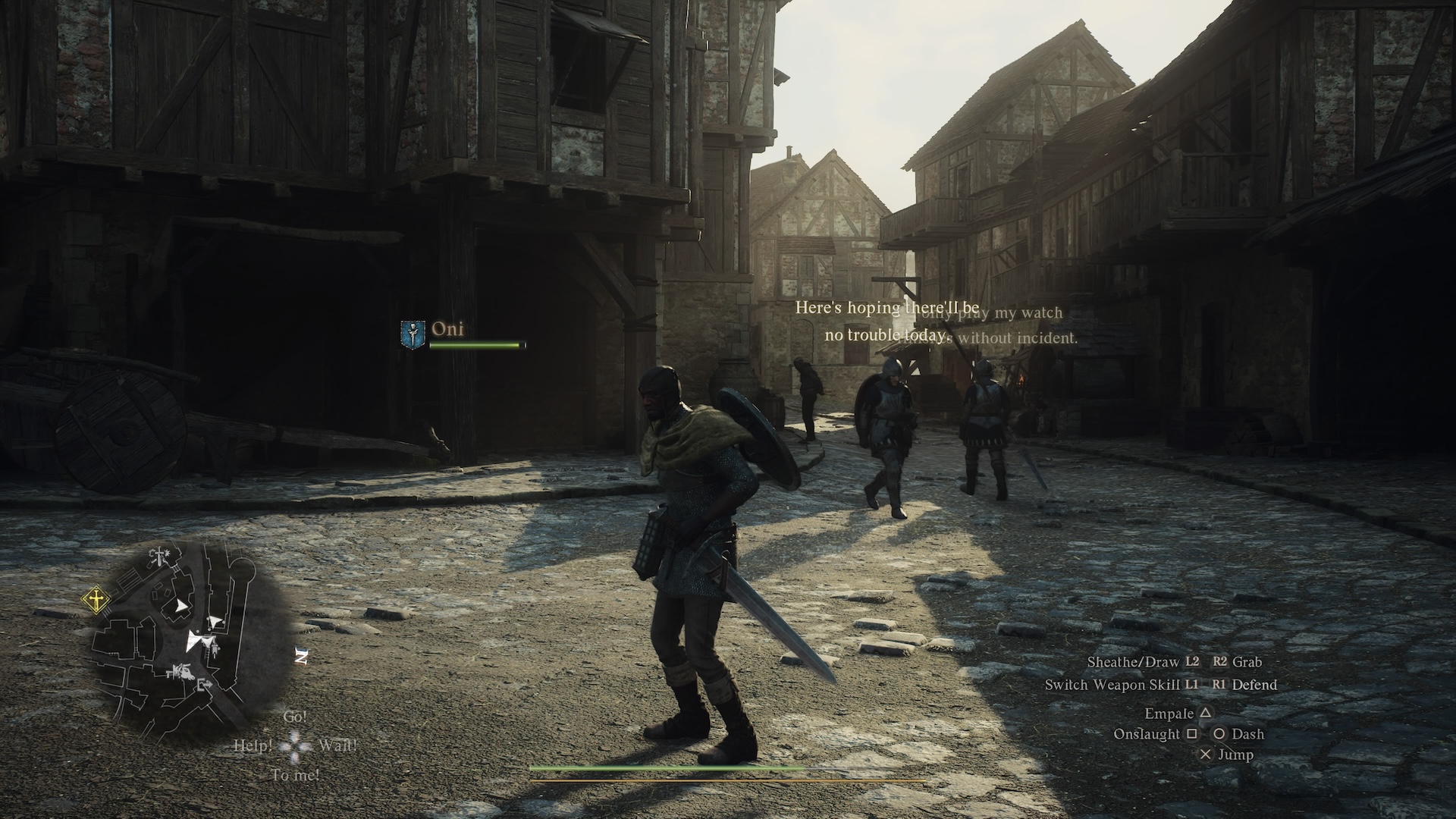Give the "Help!" pawn command
The width and height of the screenshot is (1456, 819).
(x=253, y=746)
